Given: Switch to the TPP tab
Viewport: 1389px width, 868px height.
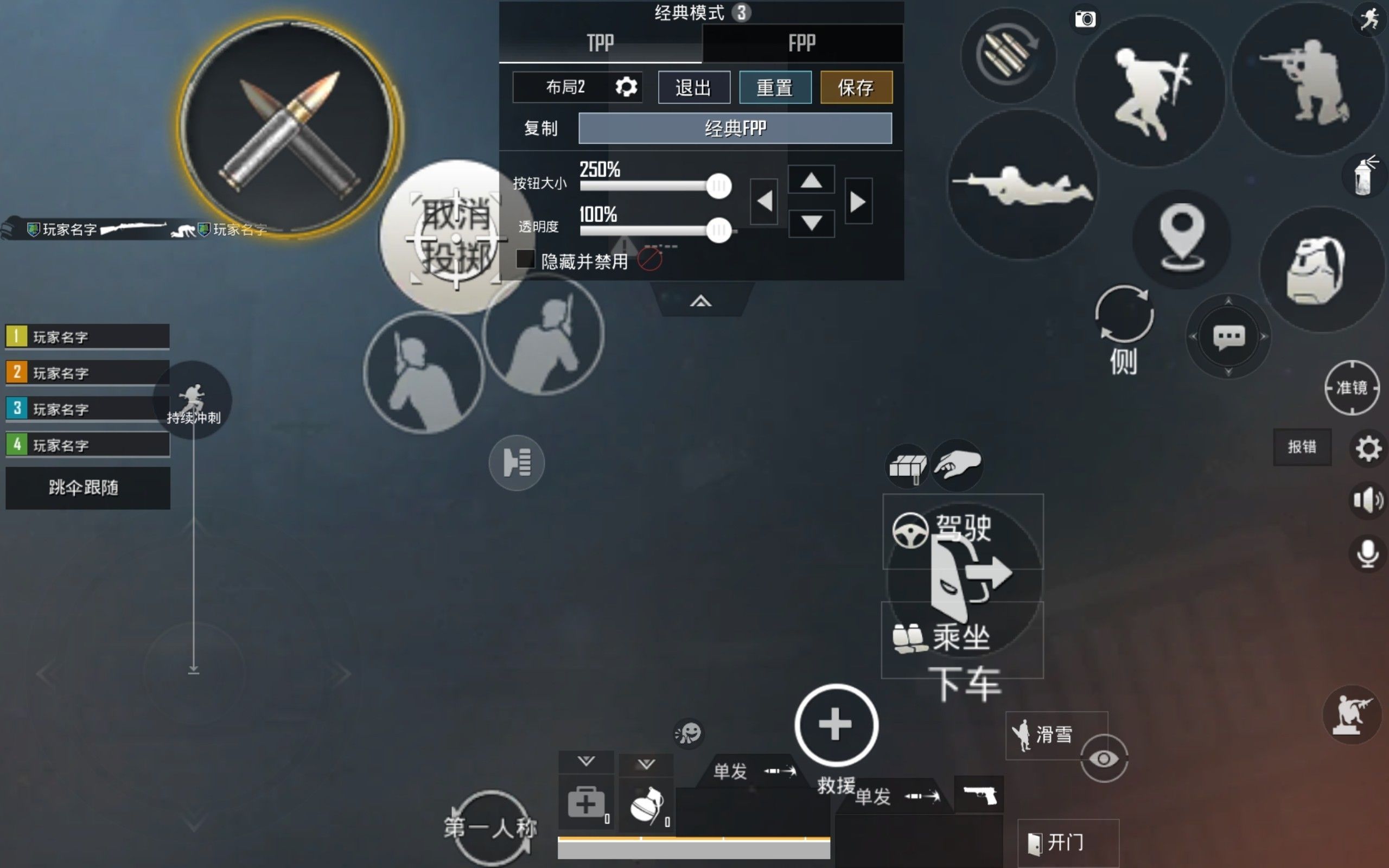Looking at the screenshot, I should coord(600,43).
